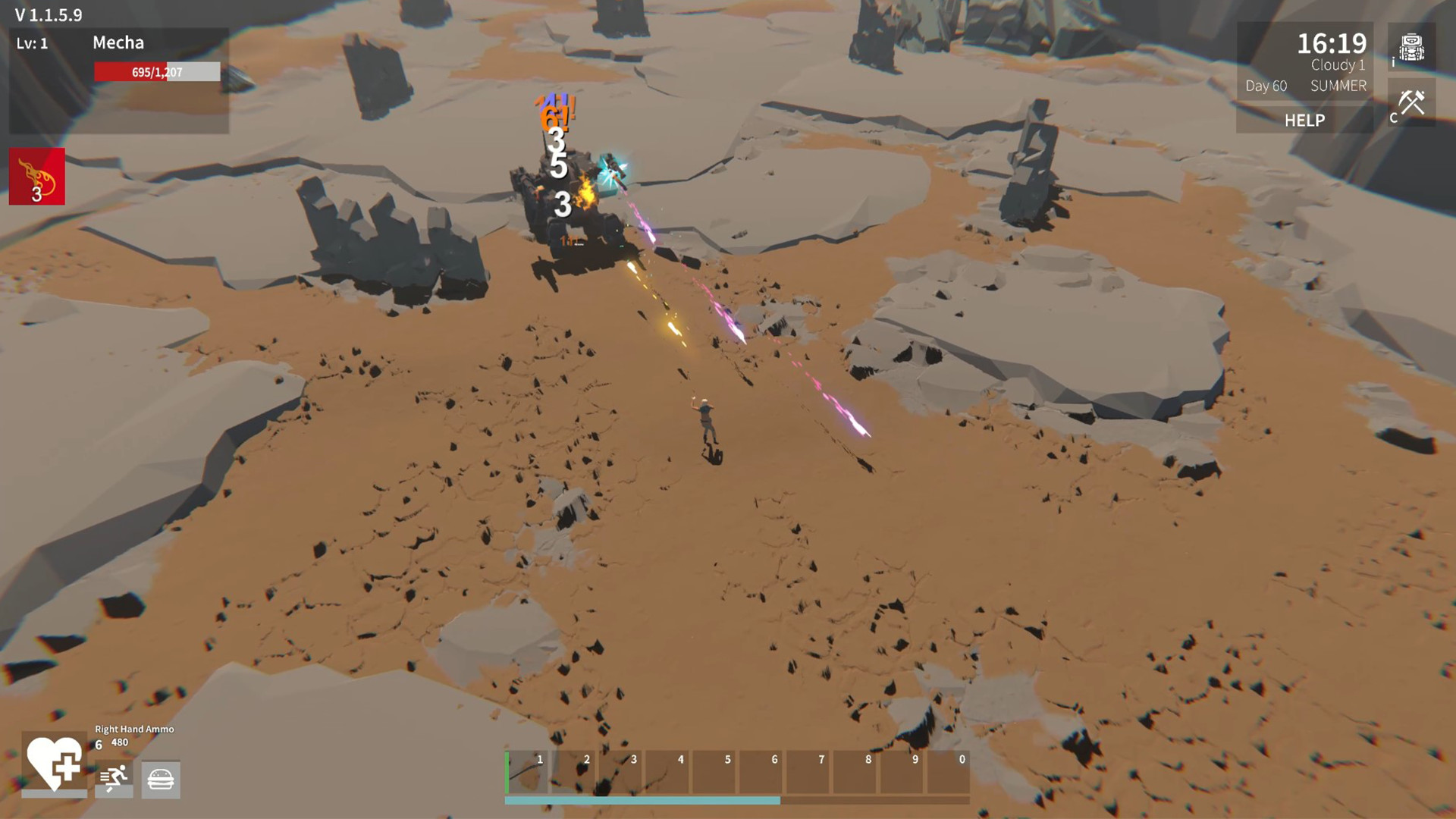Image resolution: width=1456 pixels, height=819 pixels.
Task: Click the 16:19 clock display
Action: pos(1331,44)
